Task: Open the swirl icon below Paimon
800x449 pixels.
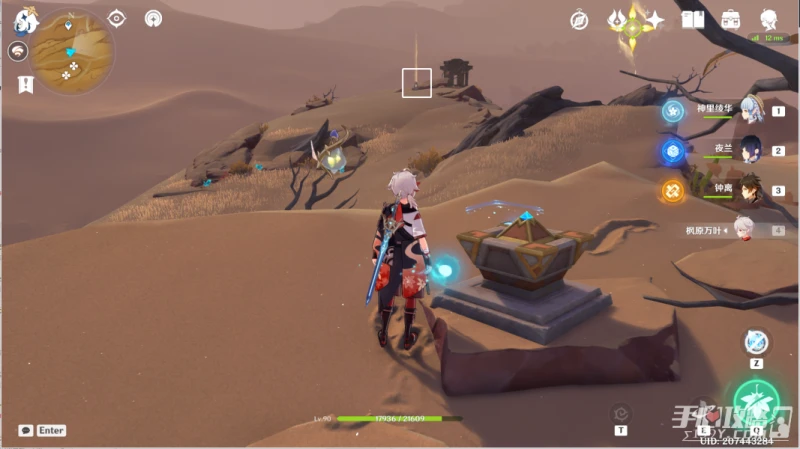Action: 18,51
